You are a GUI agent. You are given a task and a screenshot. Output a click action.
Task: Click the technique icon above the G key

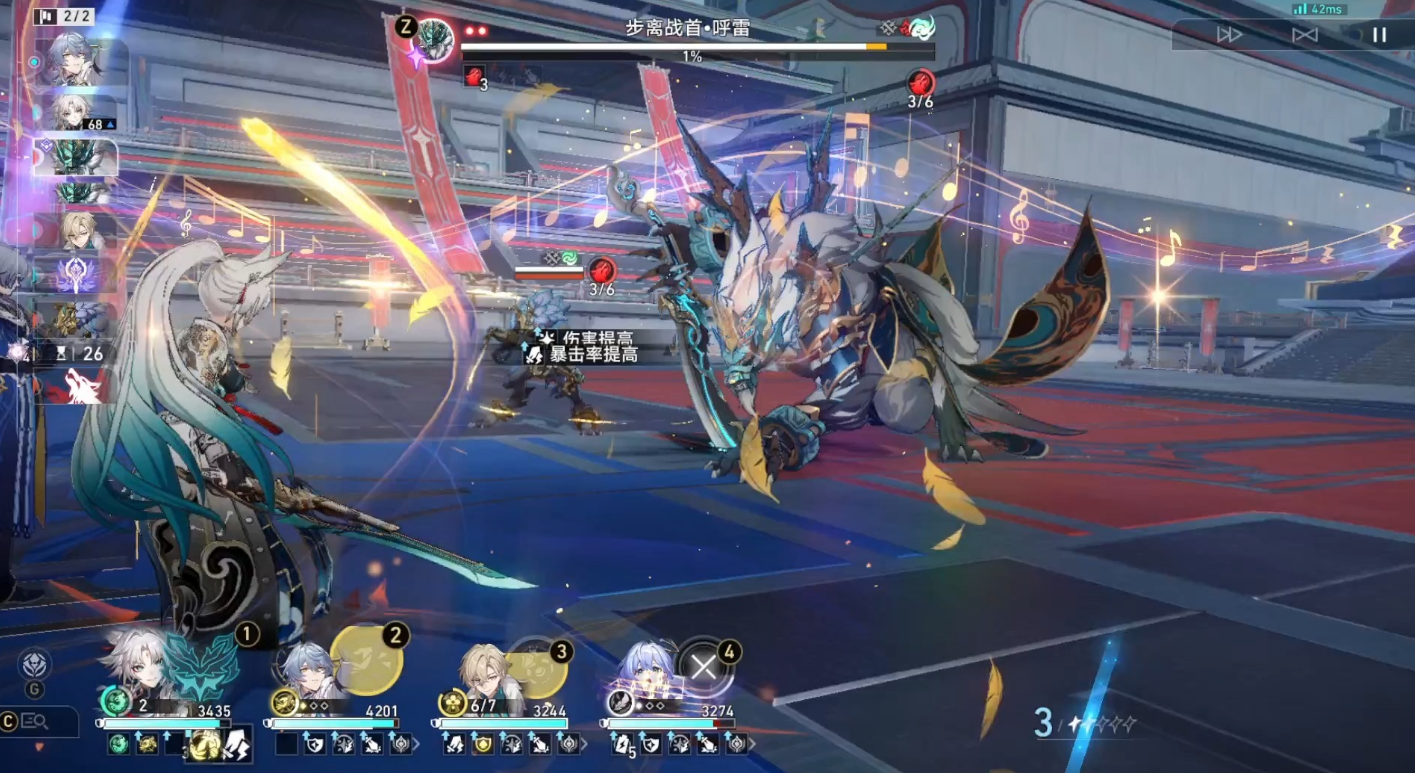click(x=34, y=663)
